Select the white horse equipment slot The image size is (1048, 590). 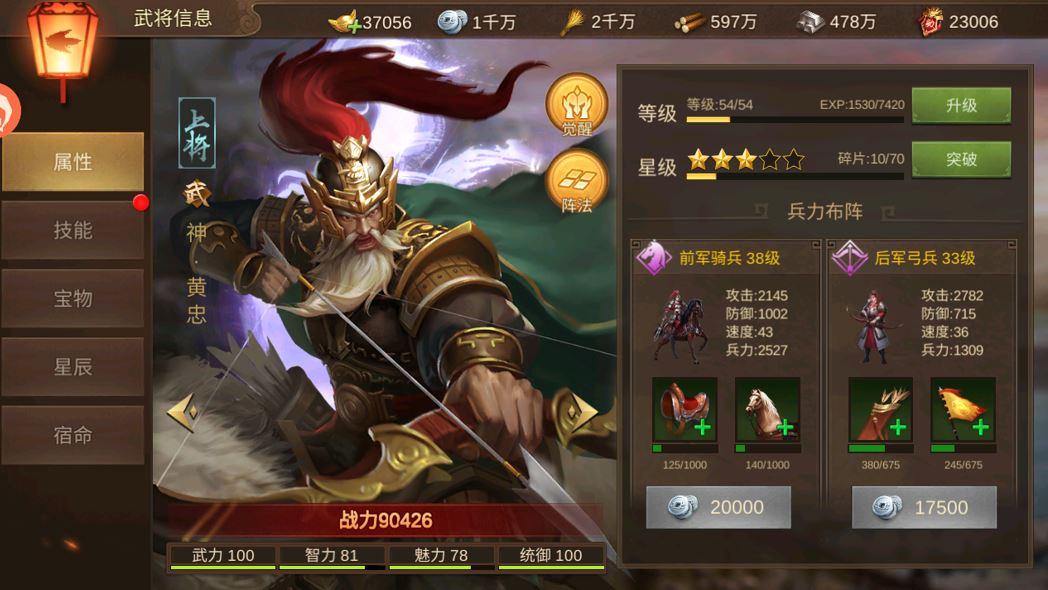(x=767, y=409)
